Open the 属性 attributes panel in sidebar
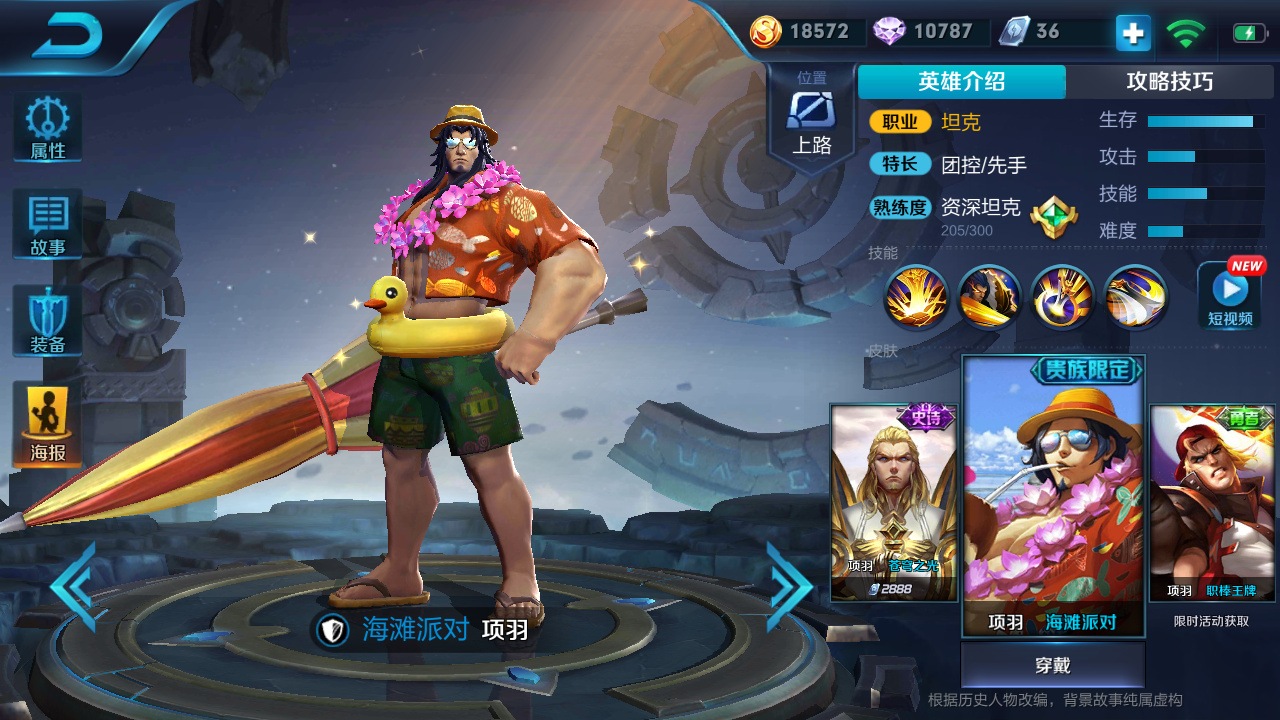1280x720 pixels. [46, 126]
